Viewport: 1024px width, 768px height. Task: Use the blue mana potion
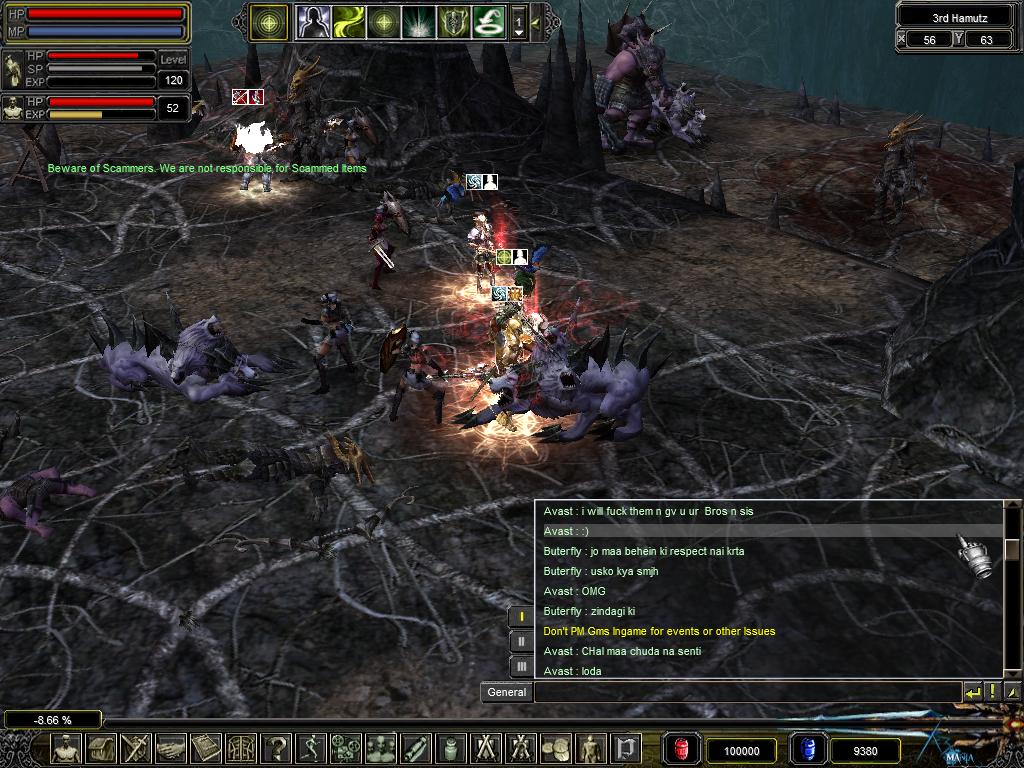click(808, 749)
